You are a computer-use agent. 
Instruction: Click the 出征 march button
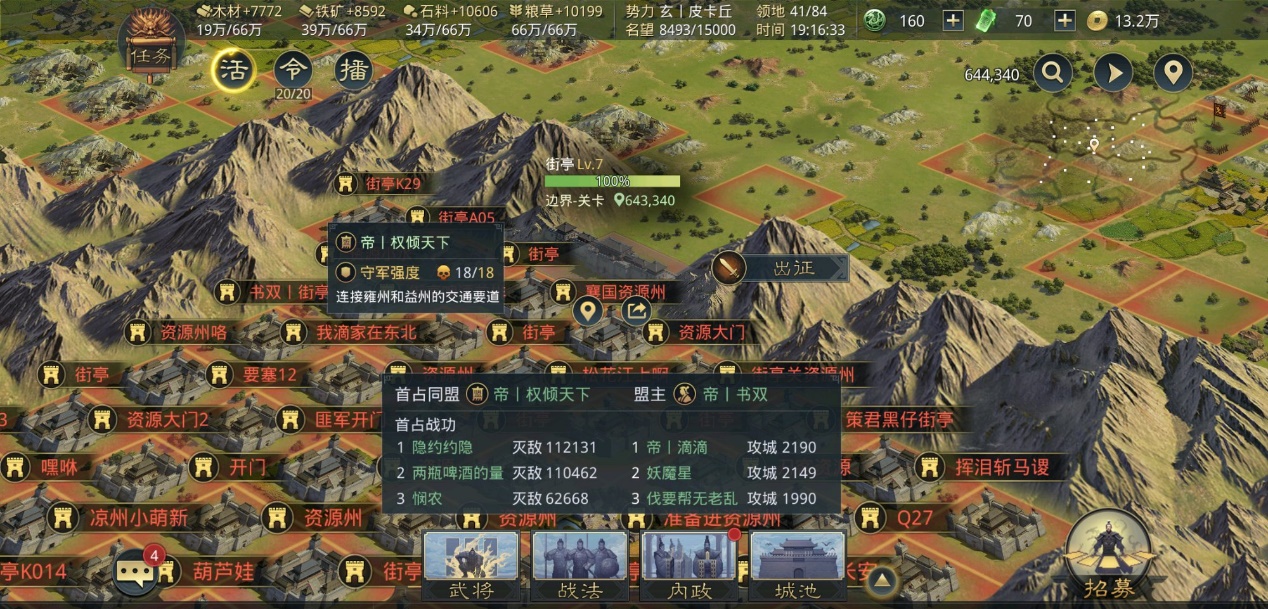point(782,268)
